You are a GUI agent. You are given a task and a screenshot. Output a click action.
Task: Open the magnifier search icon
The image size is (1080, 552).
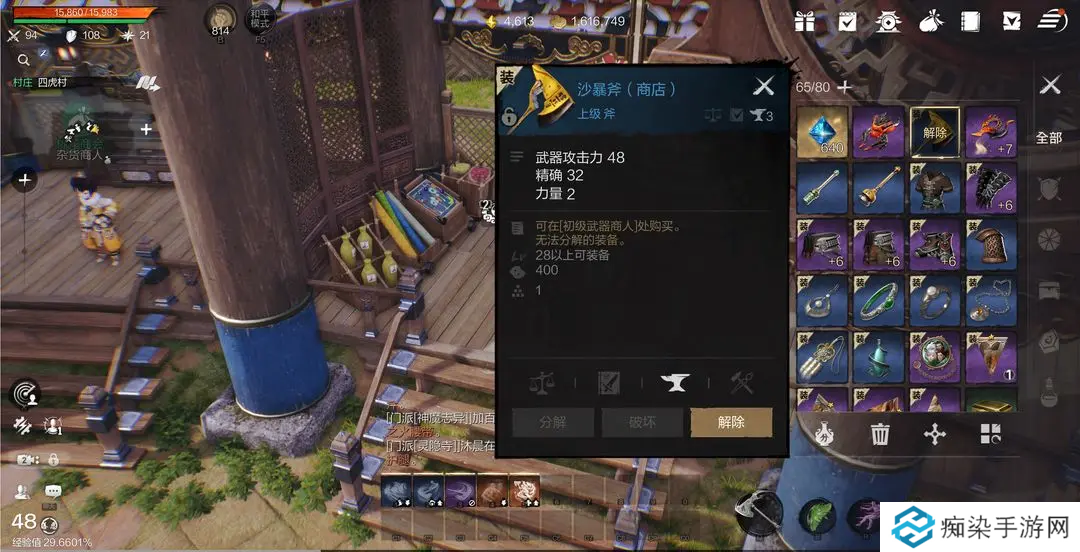tap(23, 59)
